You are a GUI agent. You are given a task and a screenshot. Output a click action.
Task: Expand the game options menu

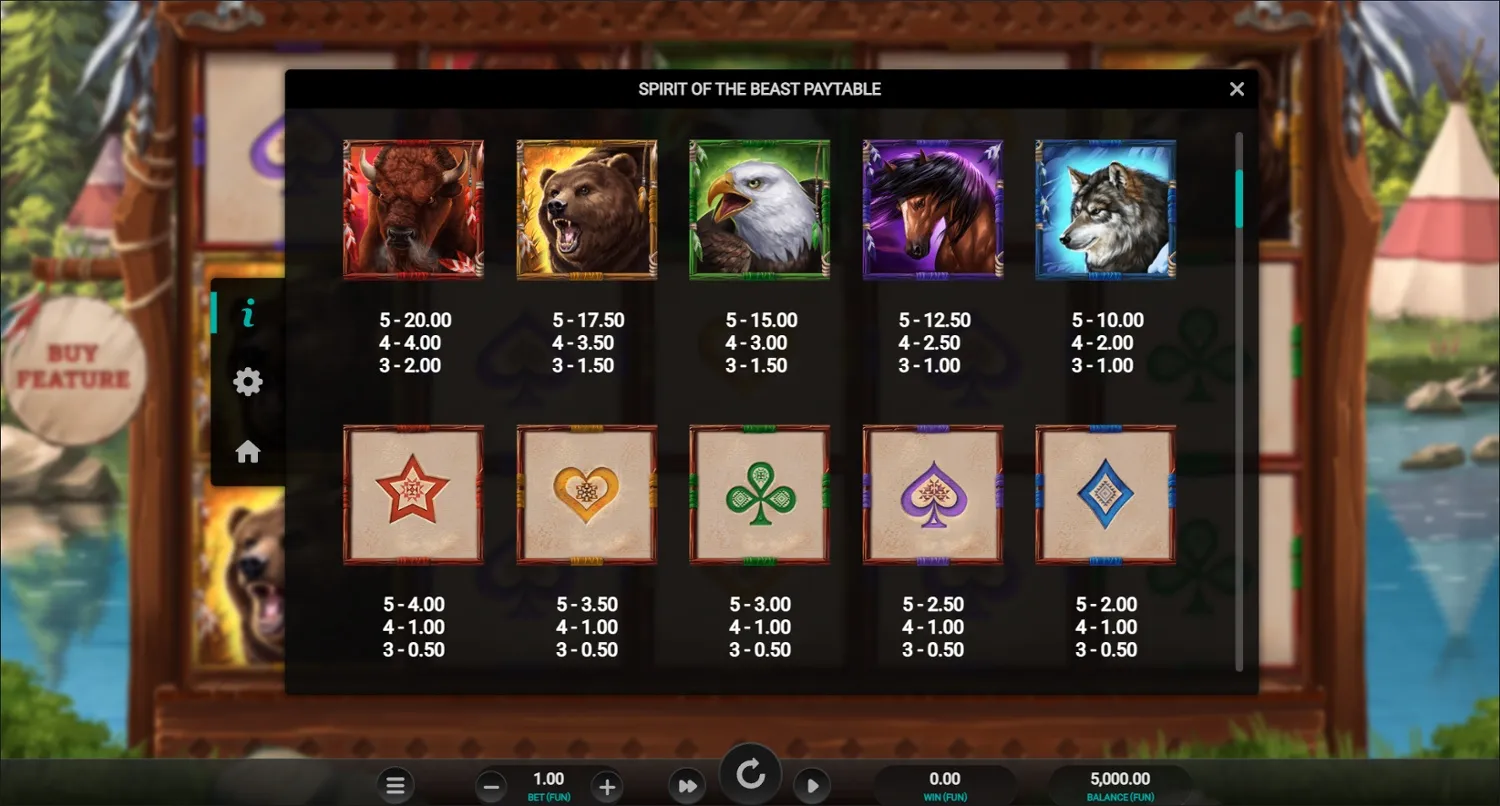(x=396, y=785)
